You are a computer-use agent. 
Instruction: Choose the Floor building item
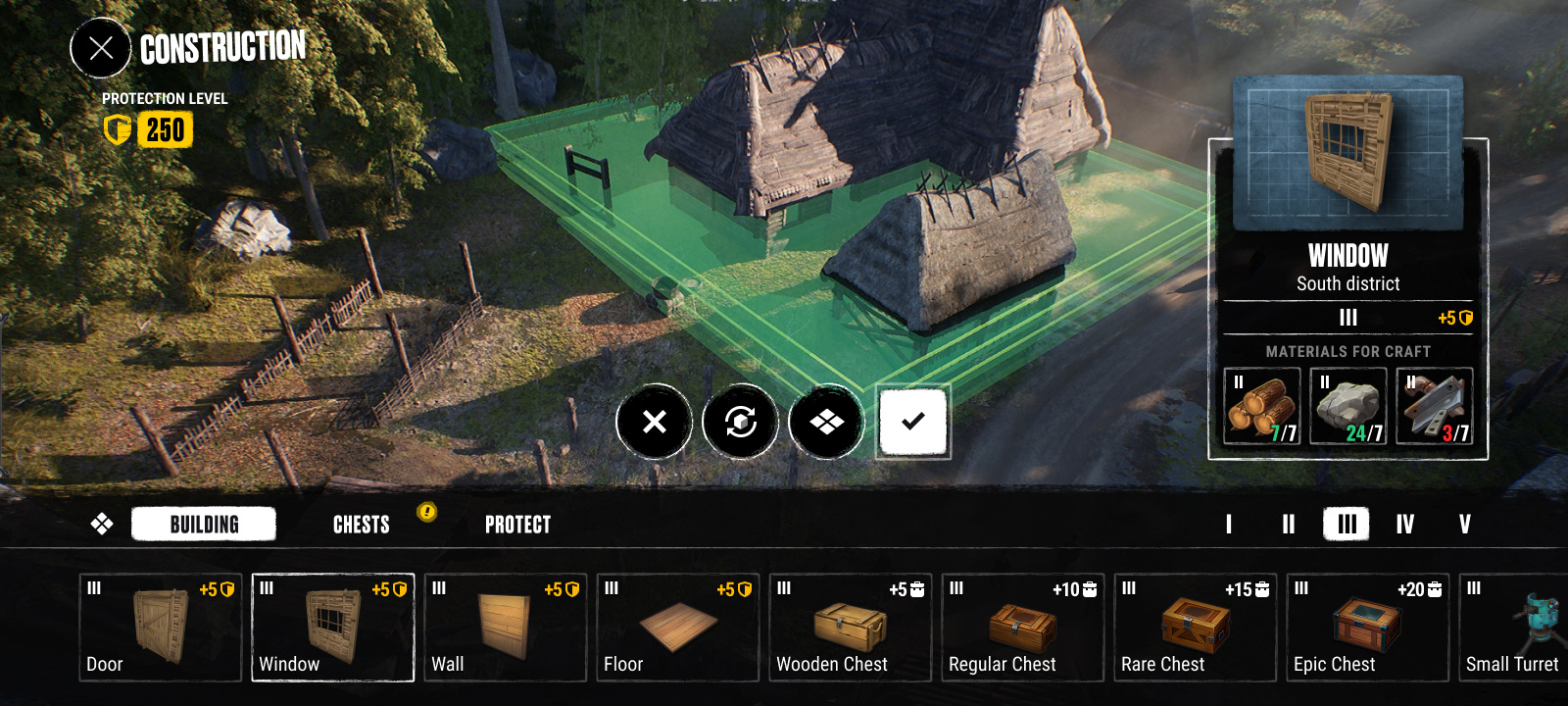point(677,628)
